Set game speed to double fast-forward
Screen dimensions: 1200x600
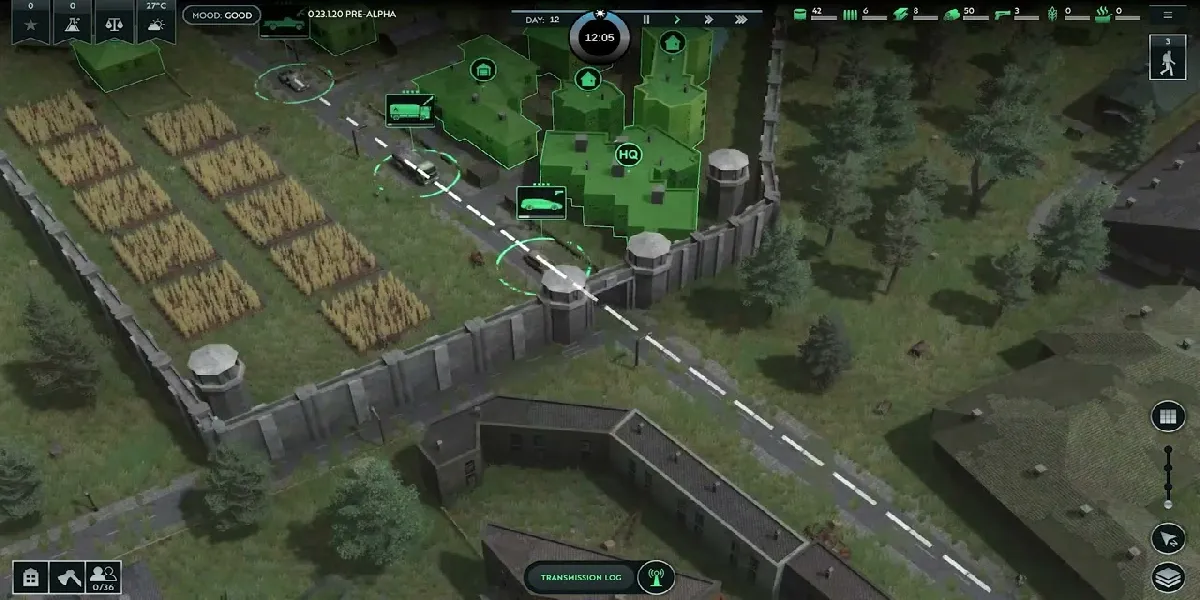[x=708, y=19]
